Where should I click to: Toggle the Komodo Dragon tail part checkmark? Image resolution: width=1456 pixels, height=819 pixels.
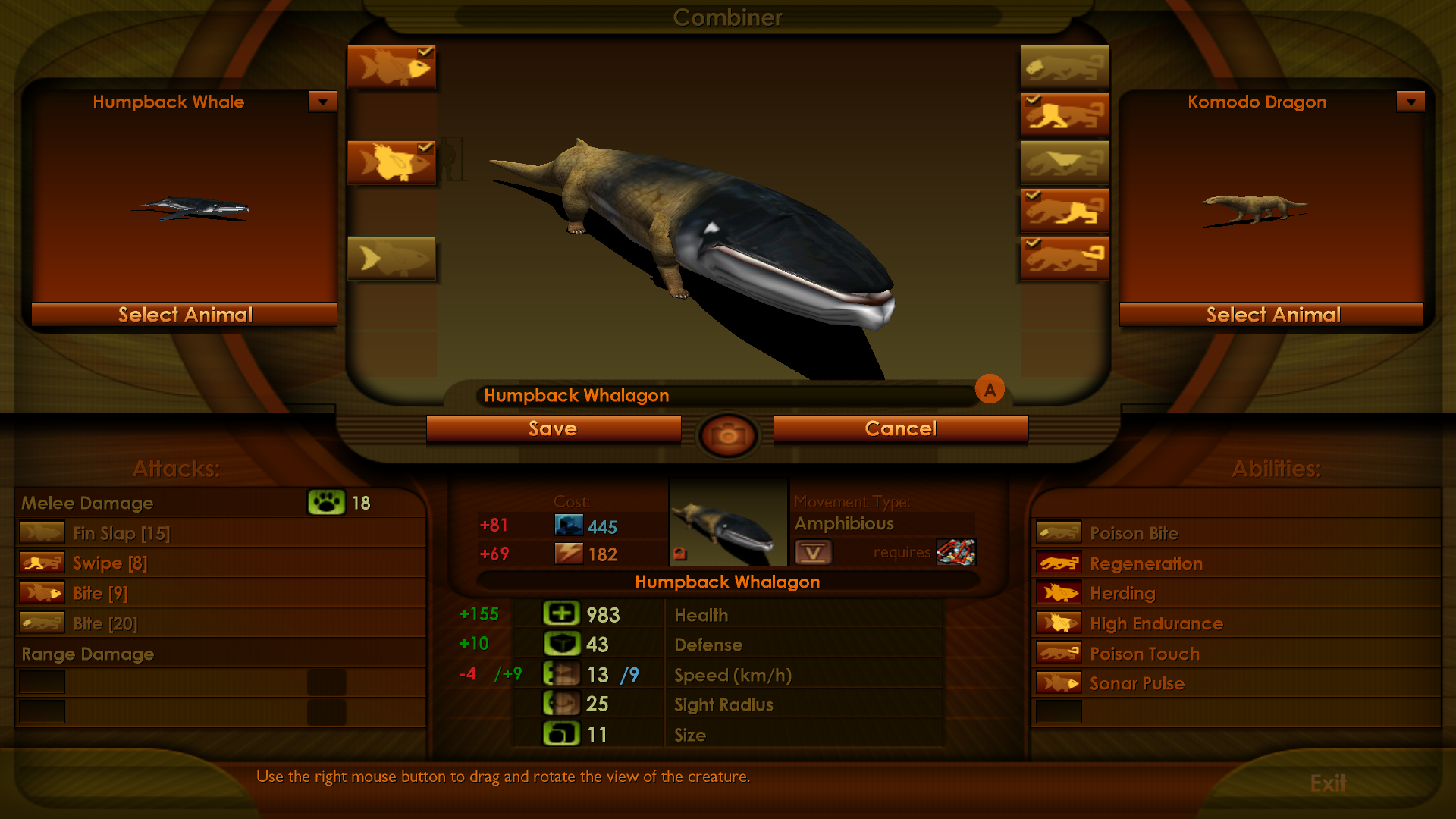[1033, 244]
